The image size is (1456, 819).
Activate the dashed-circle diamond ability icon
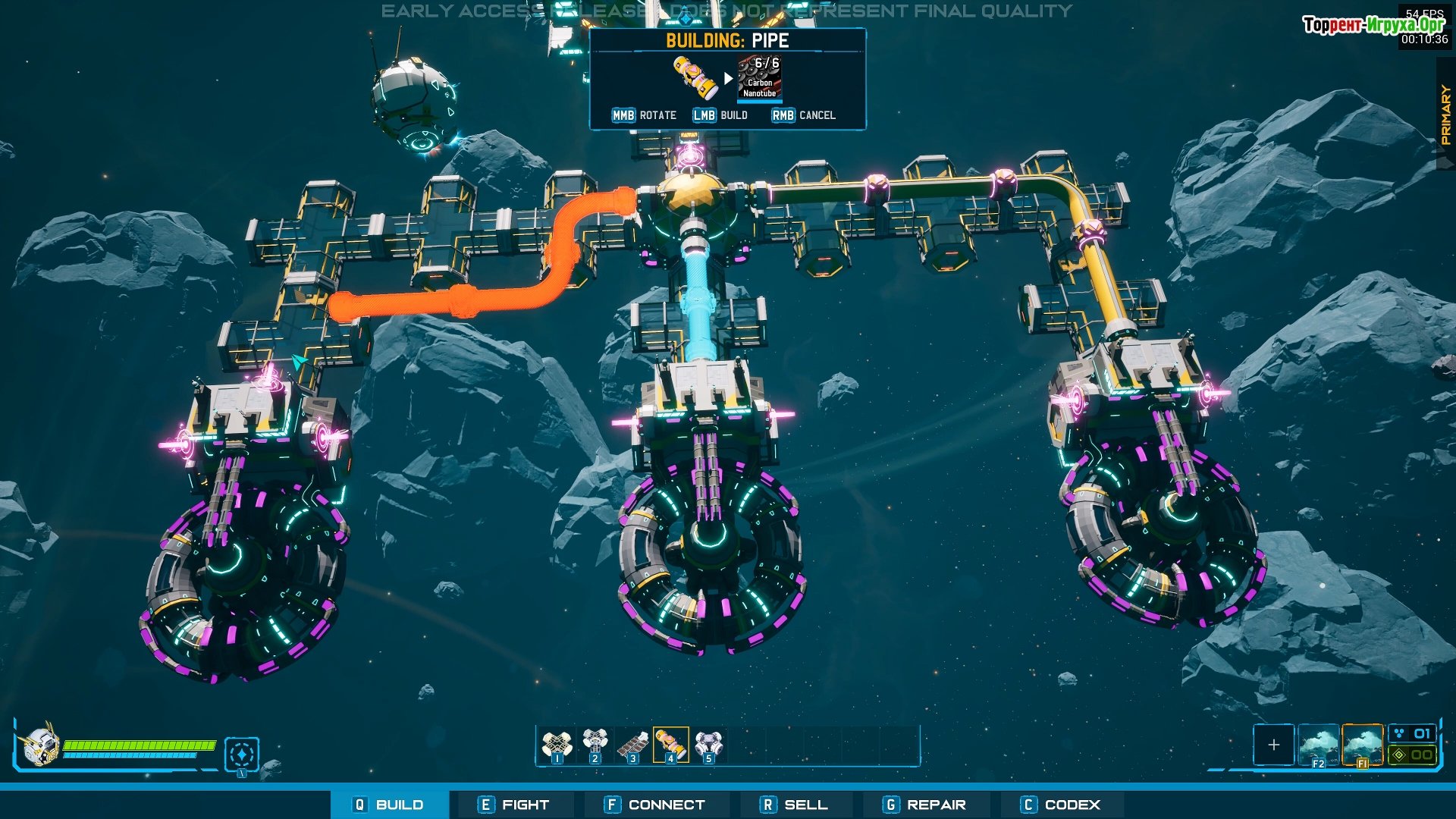pyautogui.click(x=242, y=755)
